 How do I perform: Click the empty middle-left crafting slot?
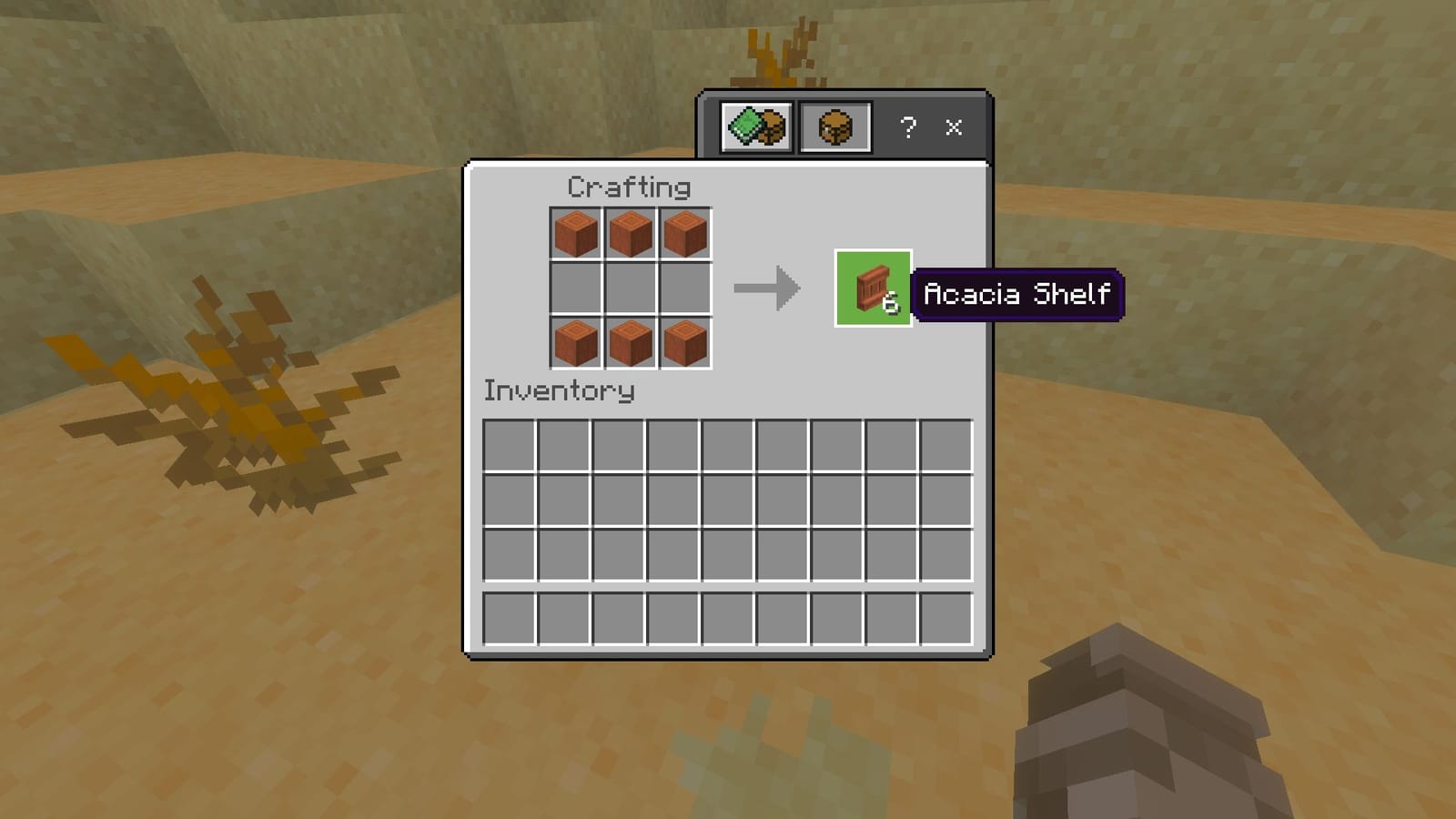tap(575, 288)
